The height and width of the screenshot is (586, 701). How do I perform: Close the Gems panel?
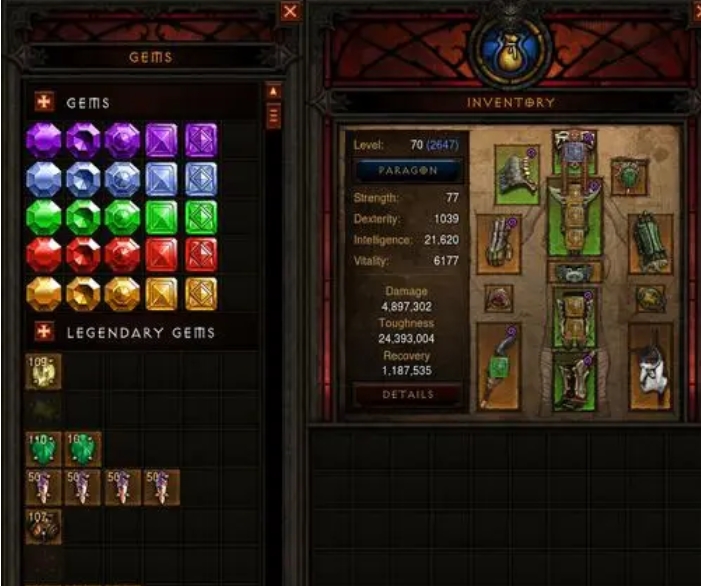290,12
